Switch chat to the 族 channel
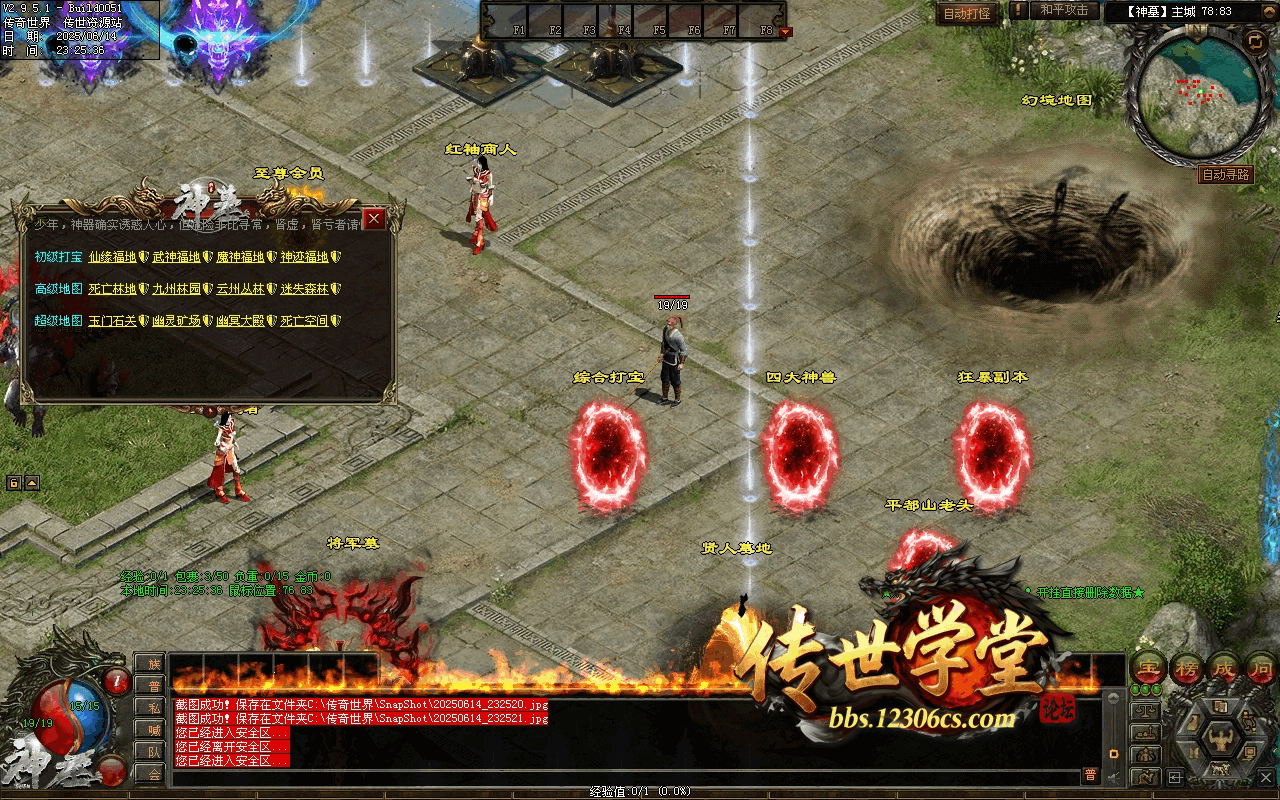Viewport: 1280px width, 800px height. (153, 663)
